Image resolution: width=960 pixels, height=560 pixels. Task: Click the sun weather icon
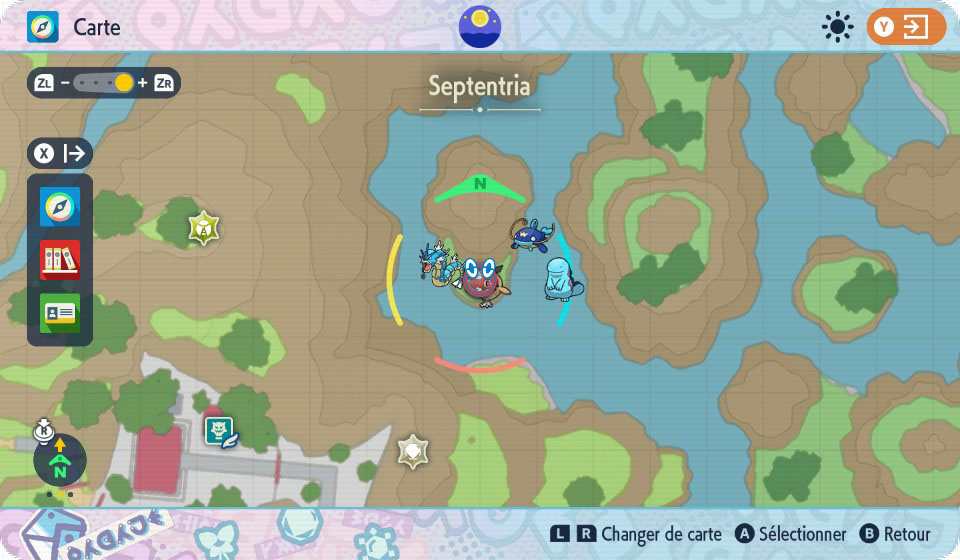pos(836,27)
